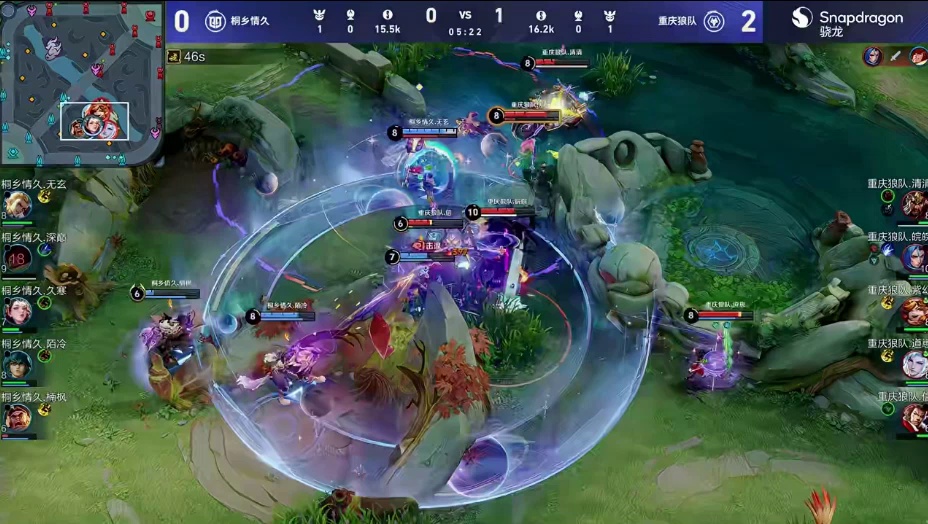Select player 桐乡情久.无玄's hero portrait
The image size is (928, 524).
16,205
